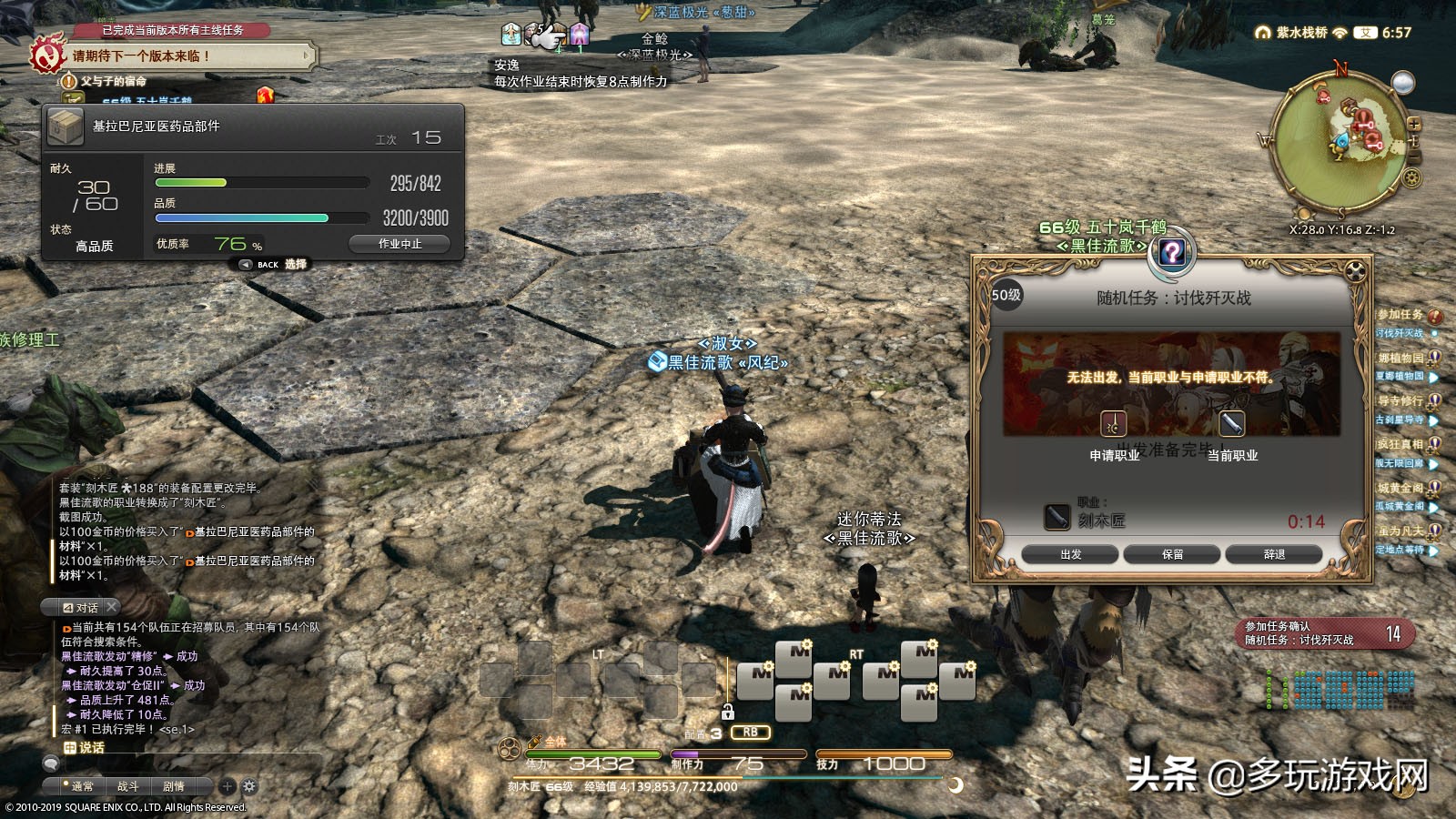
Task: Switch to the 战斗 chat tab
Action: click(128, 786)
